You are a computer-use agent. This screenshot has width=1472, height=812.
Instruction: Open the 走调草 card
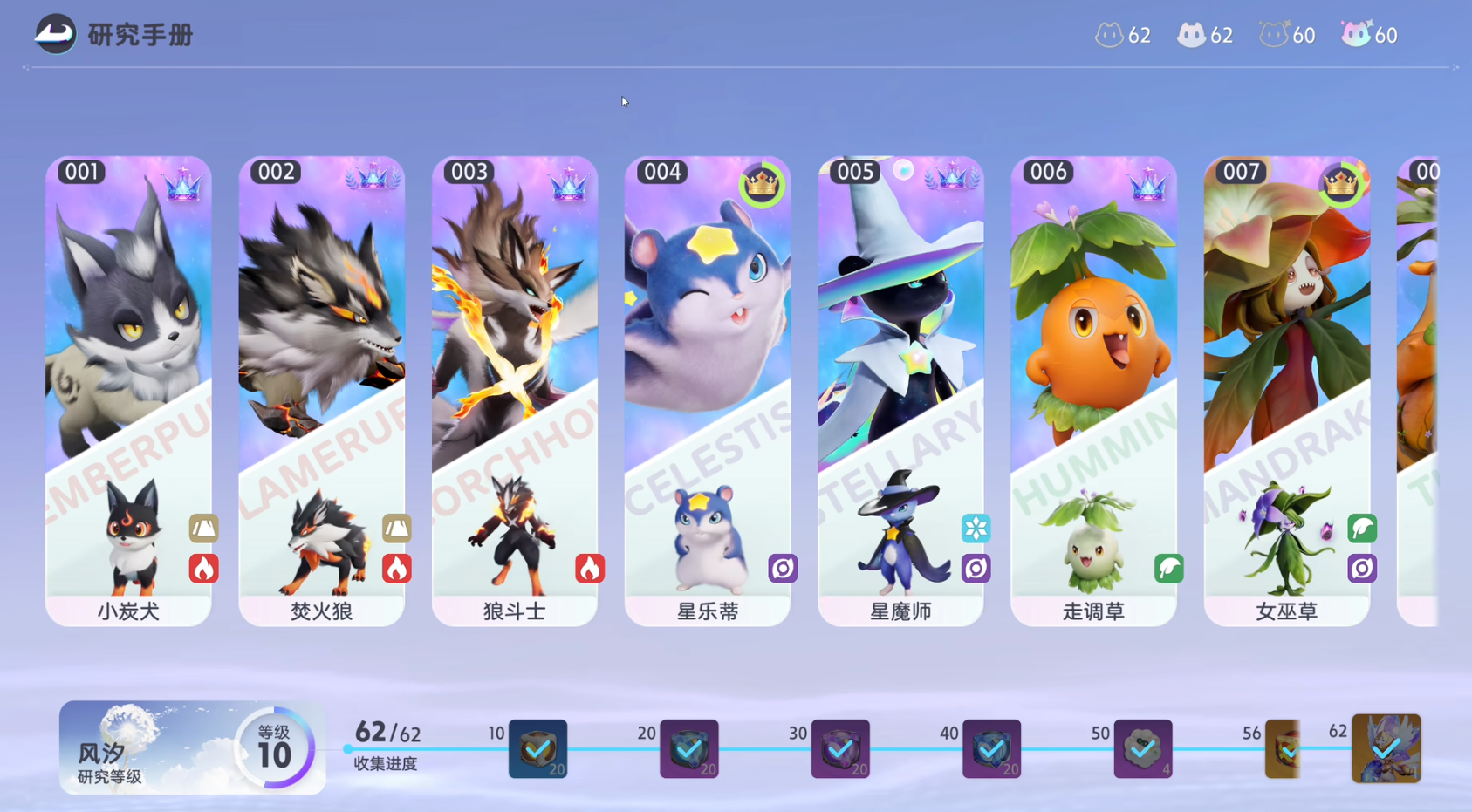coord(1093,391)
